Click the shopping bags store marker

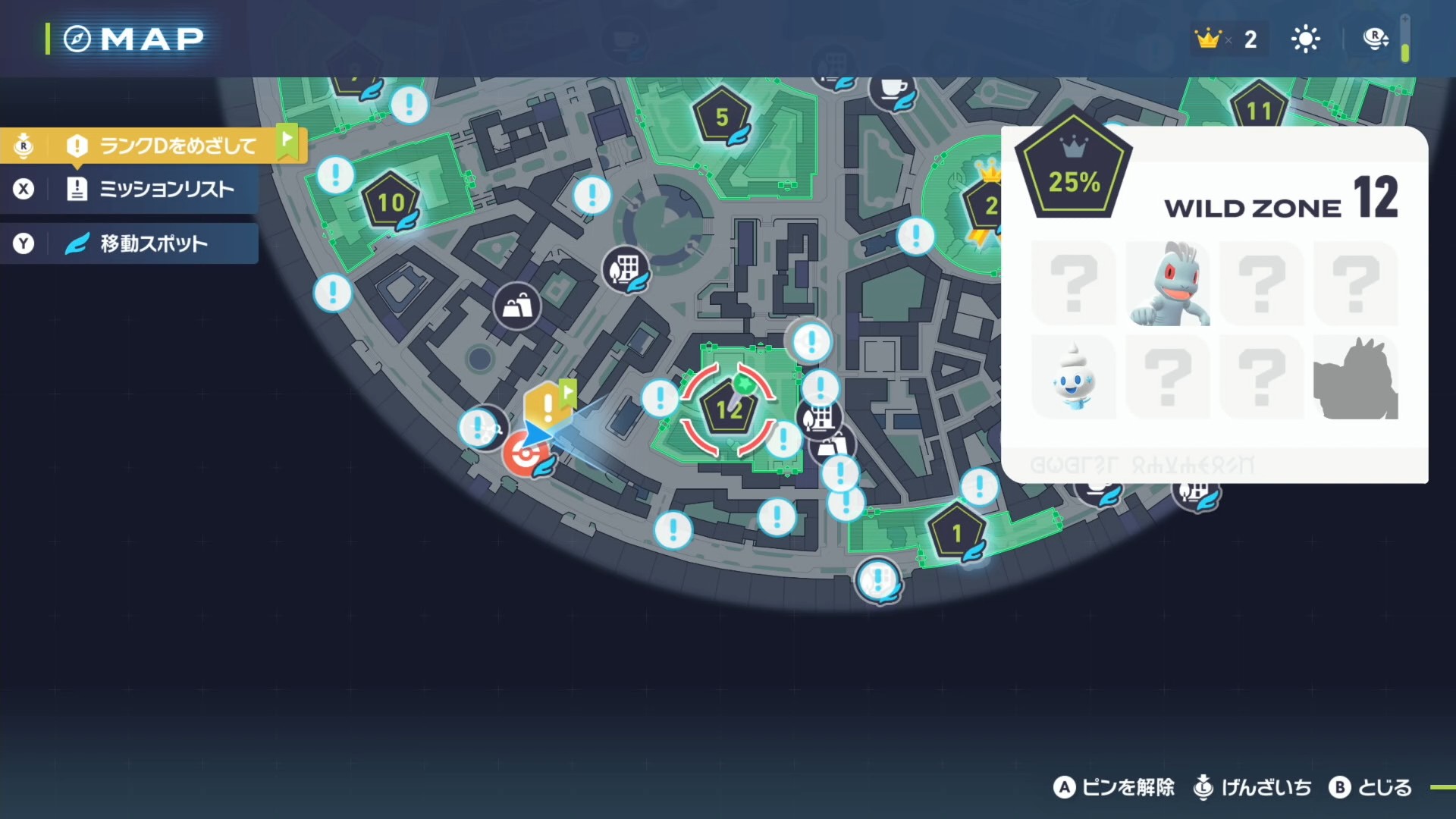(517, 306)
